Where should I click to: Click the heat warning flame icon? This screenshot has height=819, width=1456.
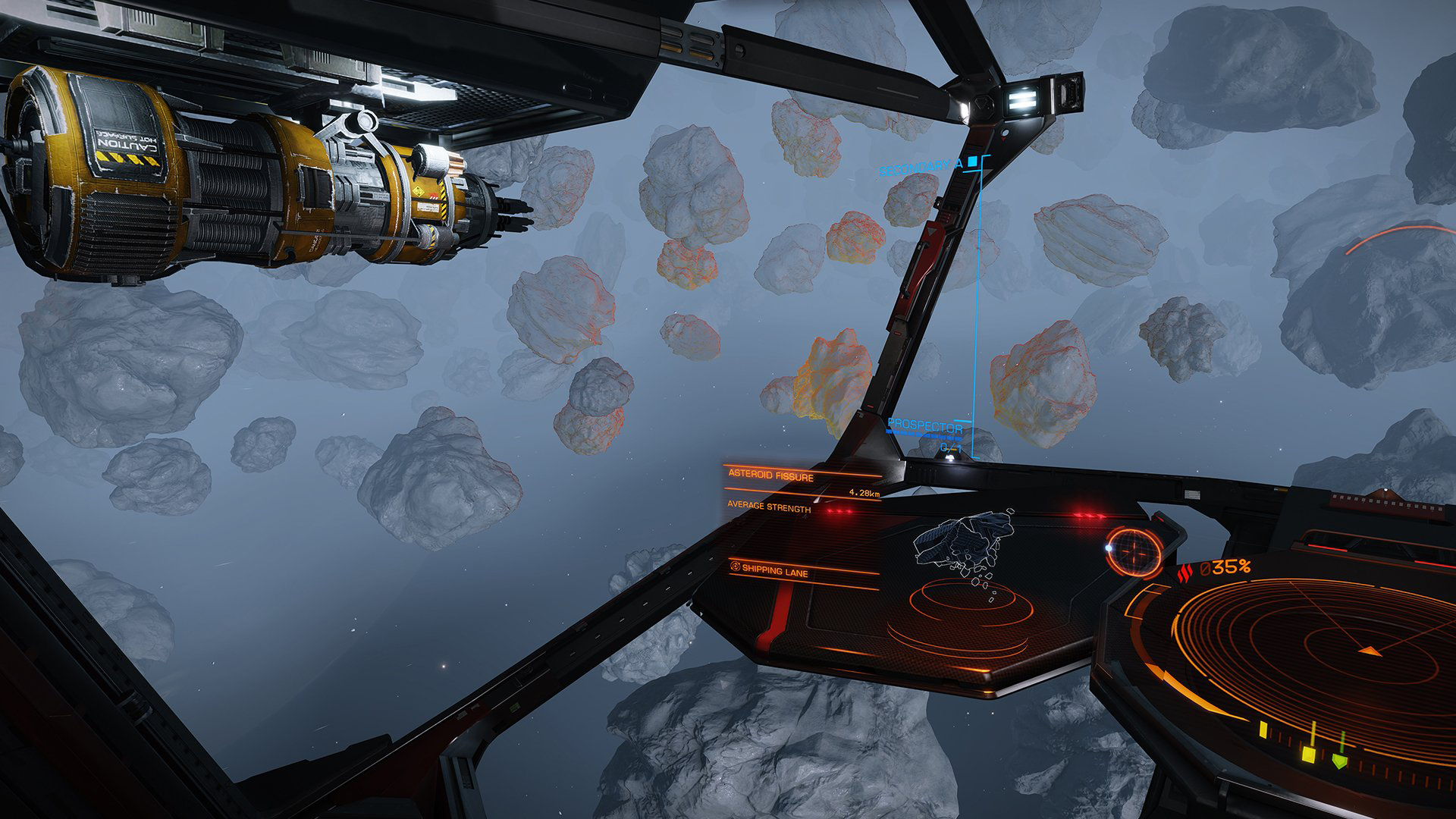pos(1186,571)
